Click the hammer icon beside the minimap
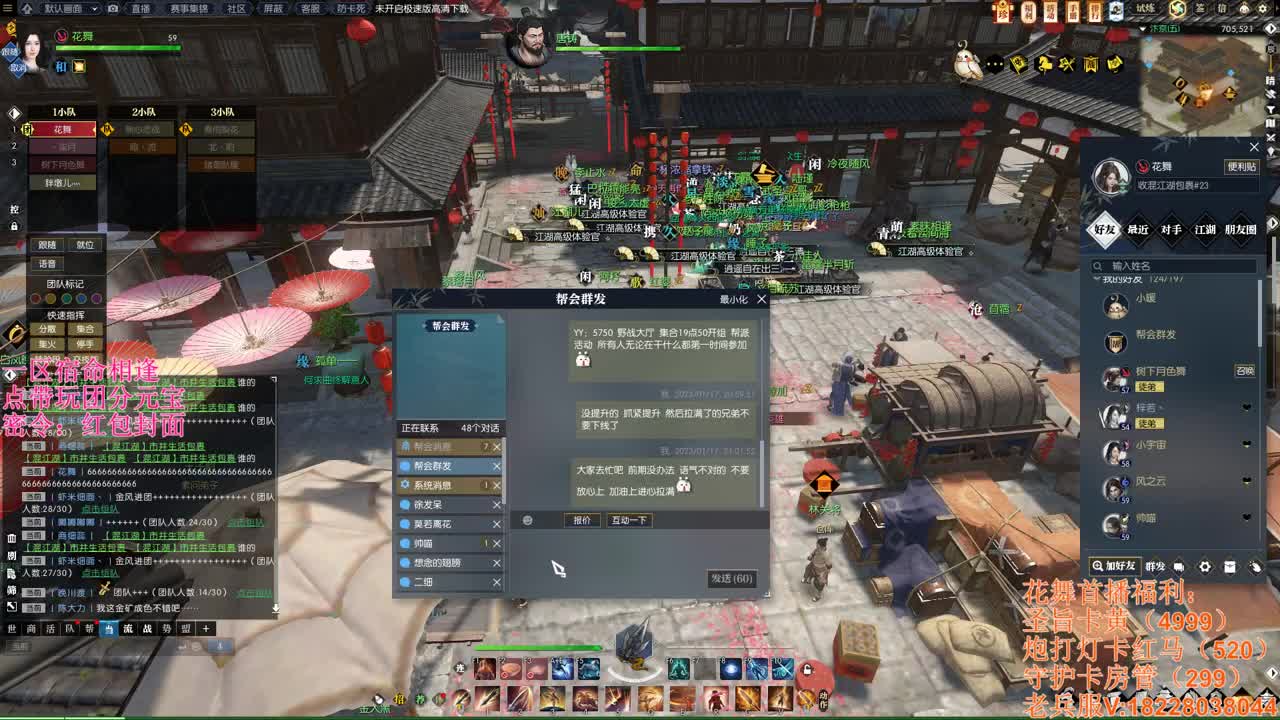 coord(1066,64)
